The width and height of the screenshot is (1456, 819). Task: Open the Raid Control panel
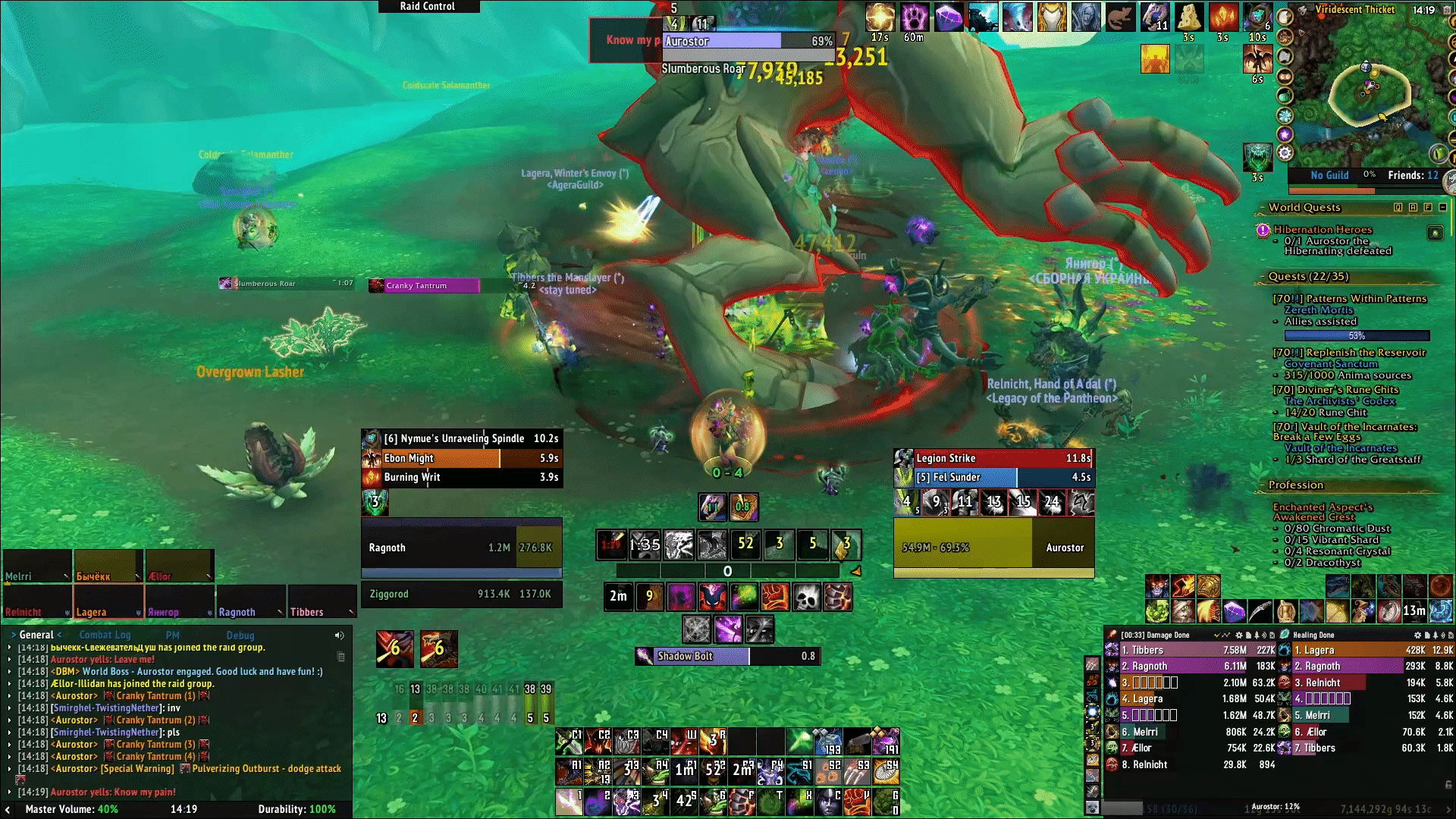(428, 6)
